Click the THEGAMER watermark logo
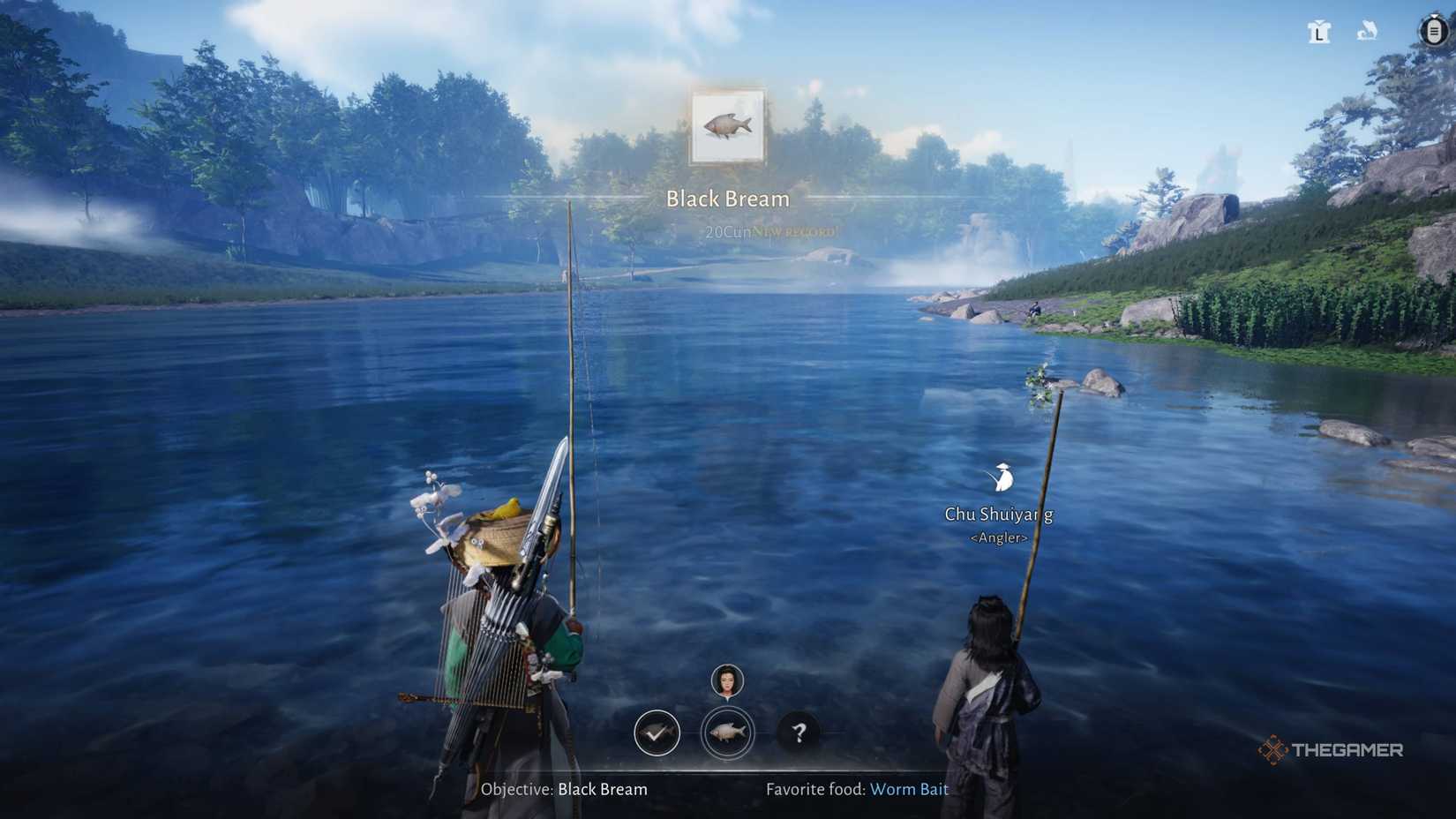1456x819 pixels. click(x=1334, y=751)
